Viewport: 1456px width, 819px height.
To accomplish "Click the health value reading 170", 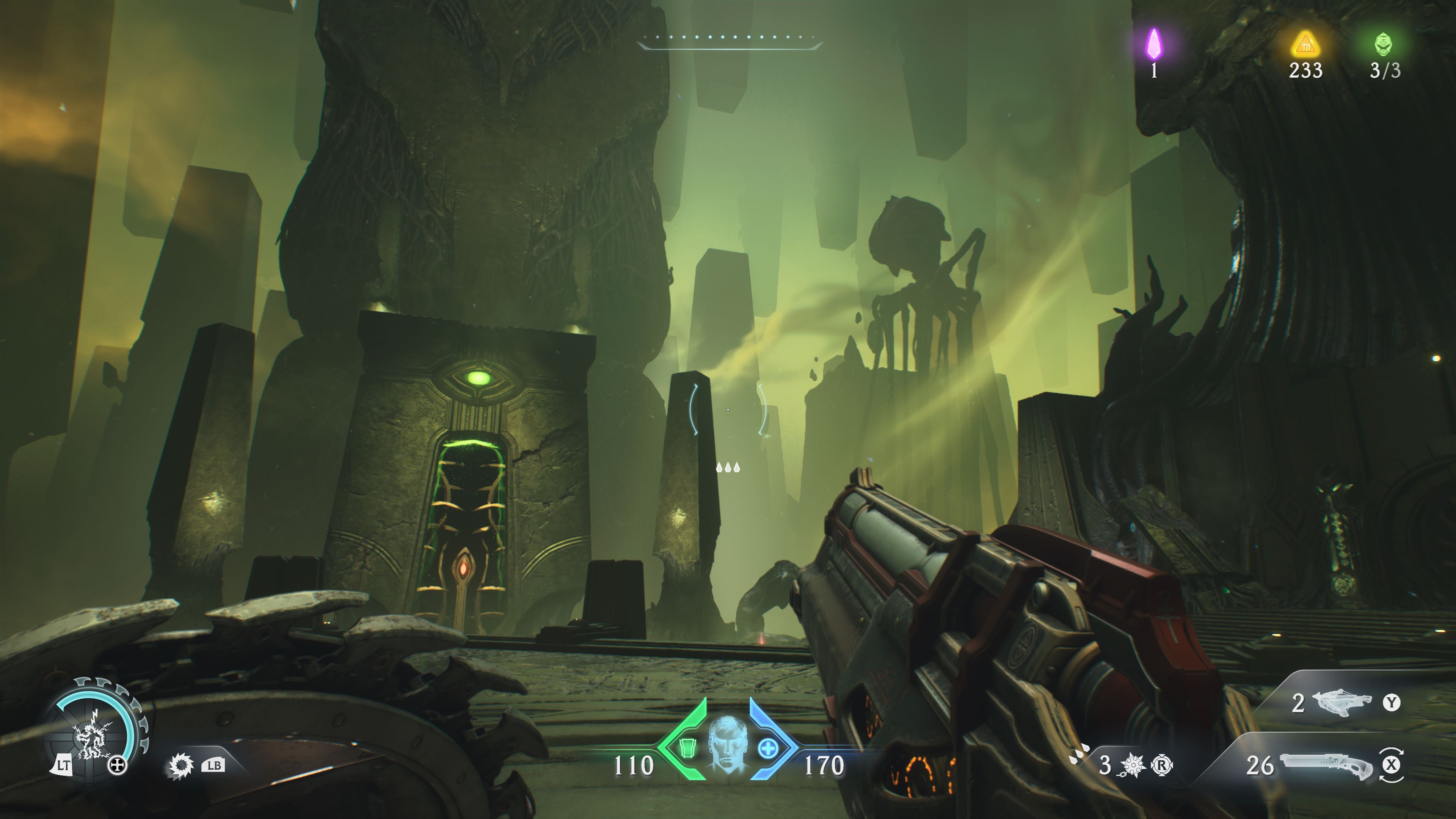I will pyautogui.click(x=825, y=766).
